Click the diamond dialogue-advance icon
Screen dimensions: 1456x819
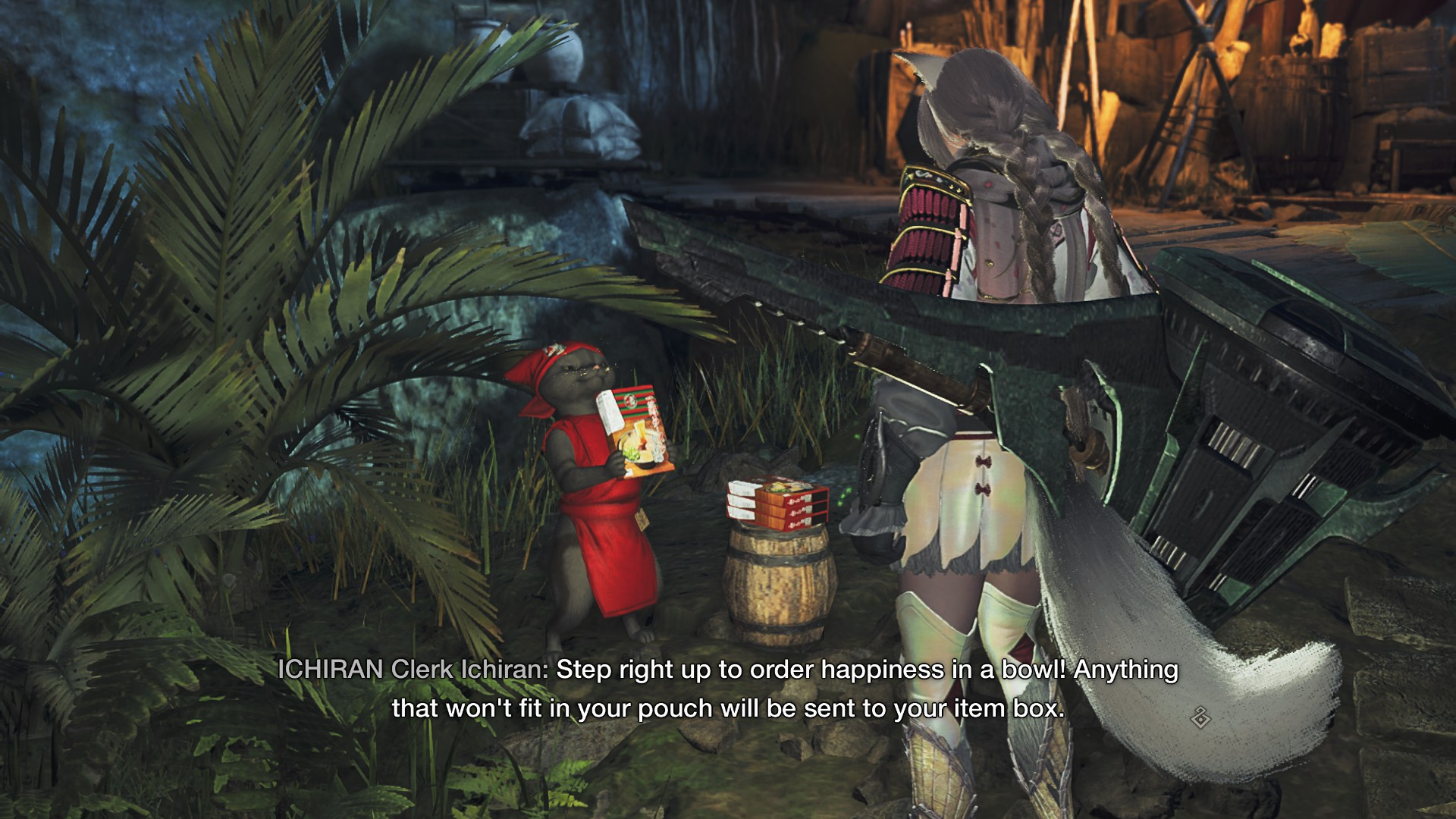pyautogui.click(x=1200, y=717)
